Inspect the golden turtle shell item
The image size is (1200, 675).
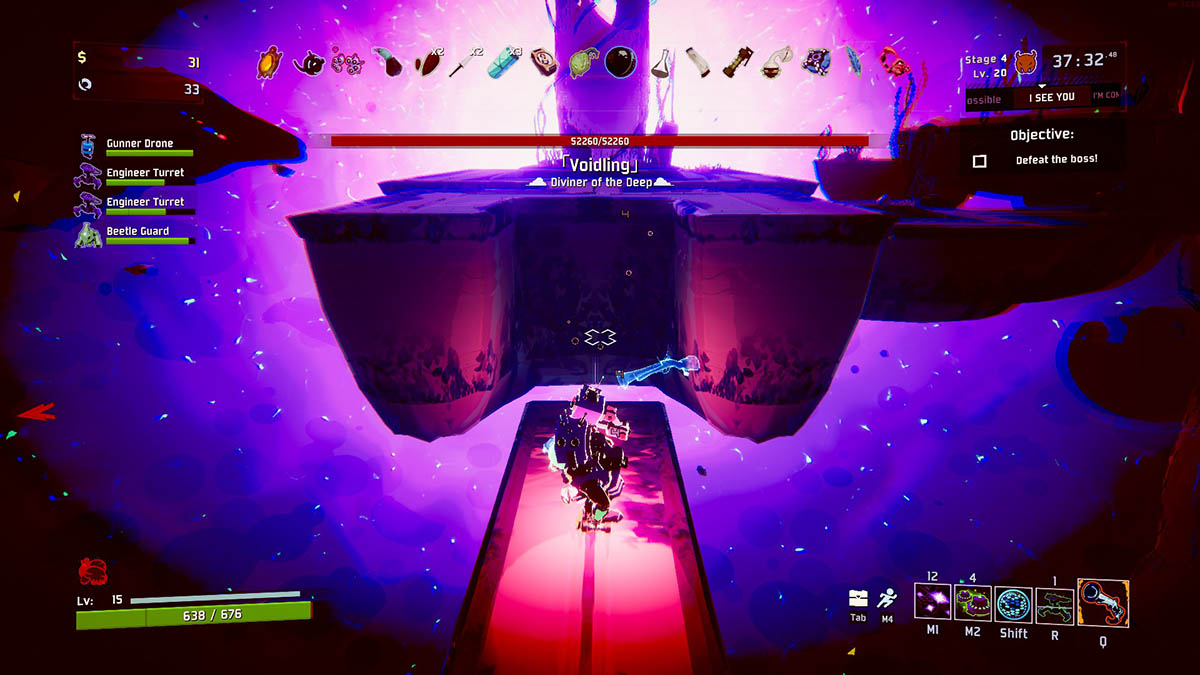click(x=269, y=64)
